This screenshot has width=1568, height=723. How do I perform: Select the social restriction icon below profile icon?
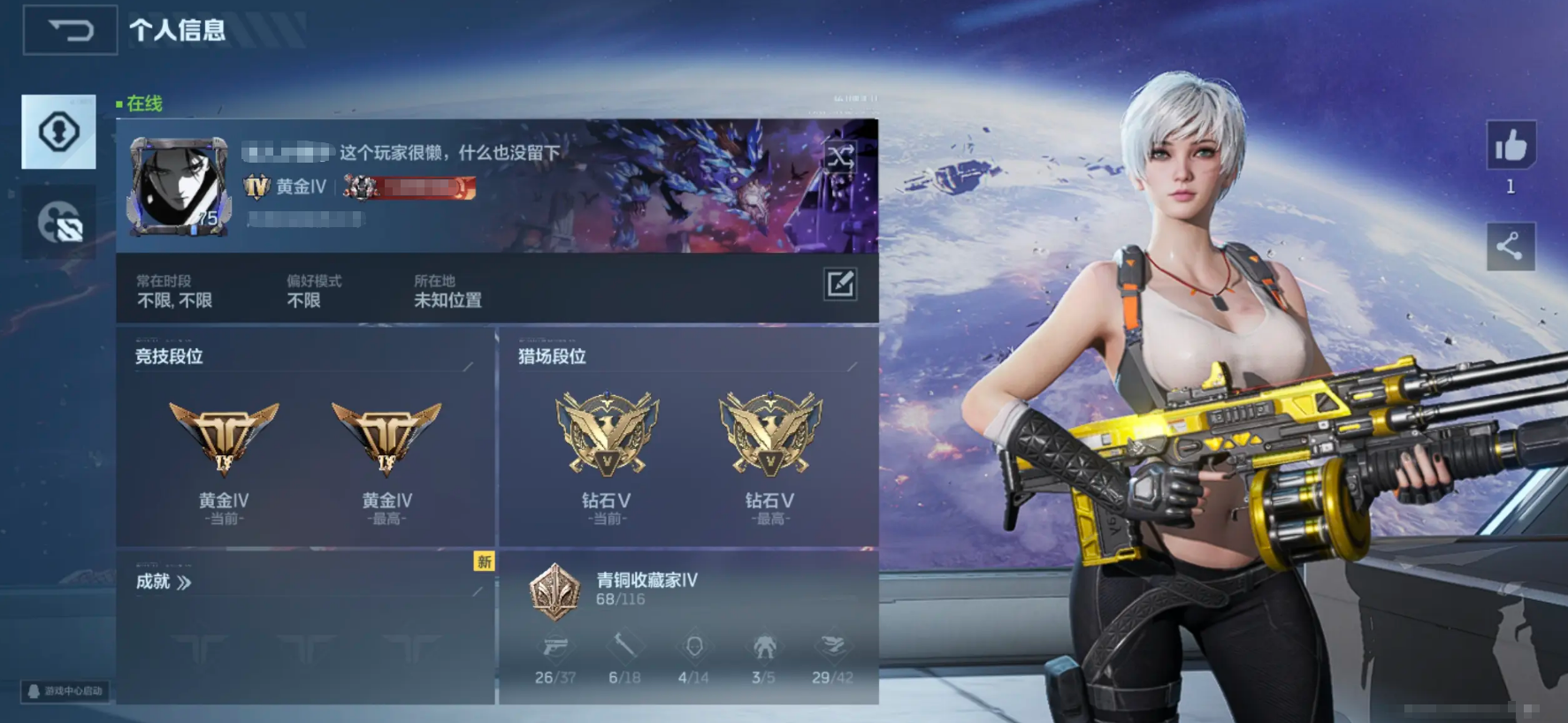[x=58, y=223]
